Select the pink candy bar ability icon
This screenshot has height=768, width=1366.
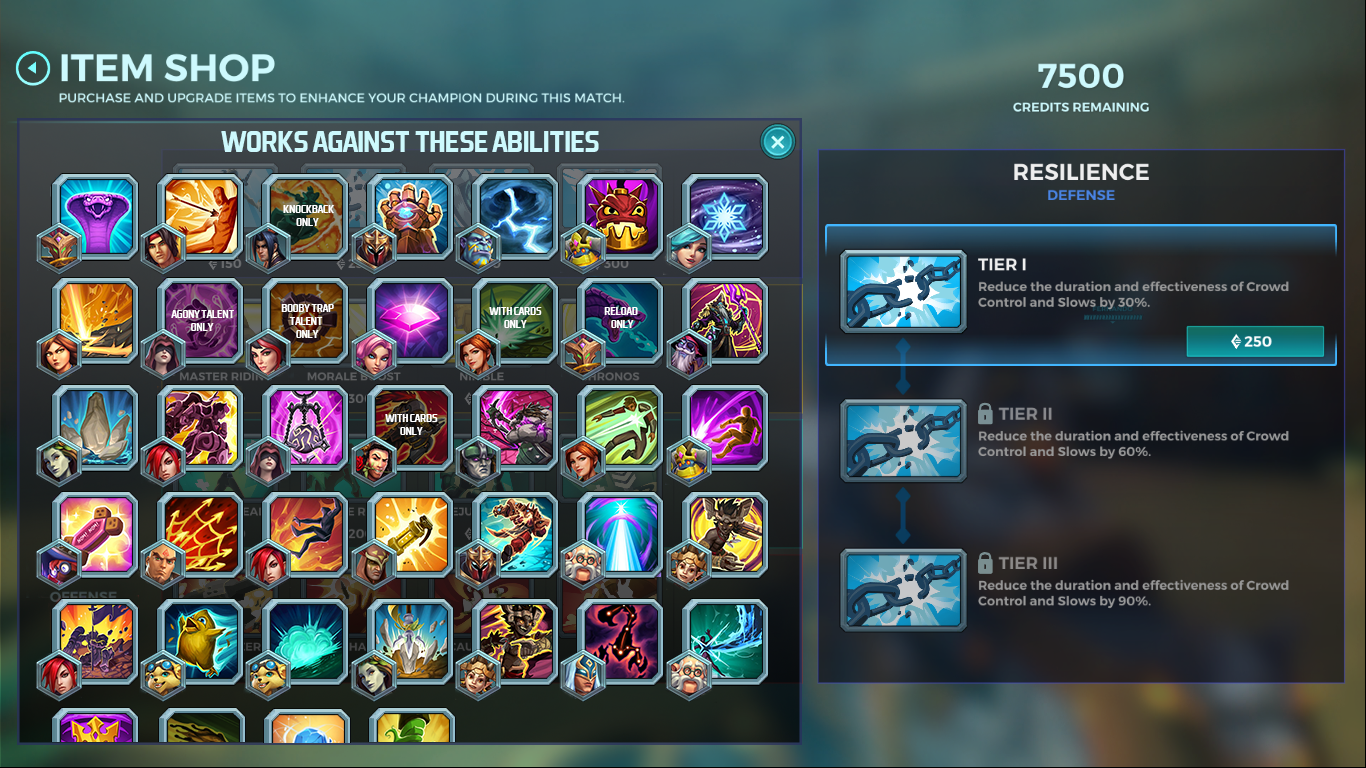pyautogui.click(x=94, y=536)
